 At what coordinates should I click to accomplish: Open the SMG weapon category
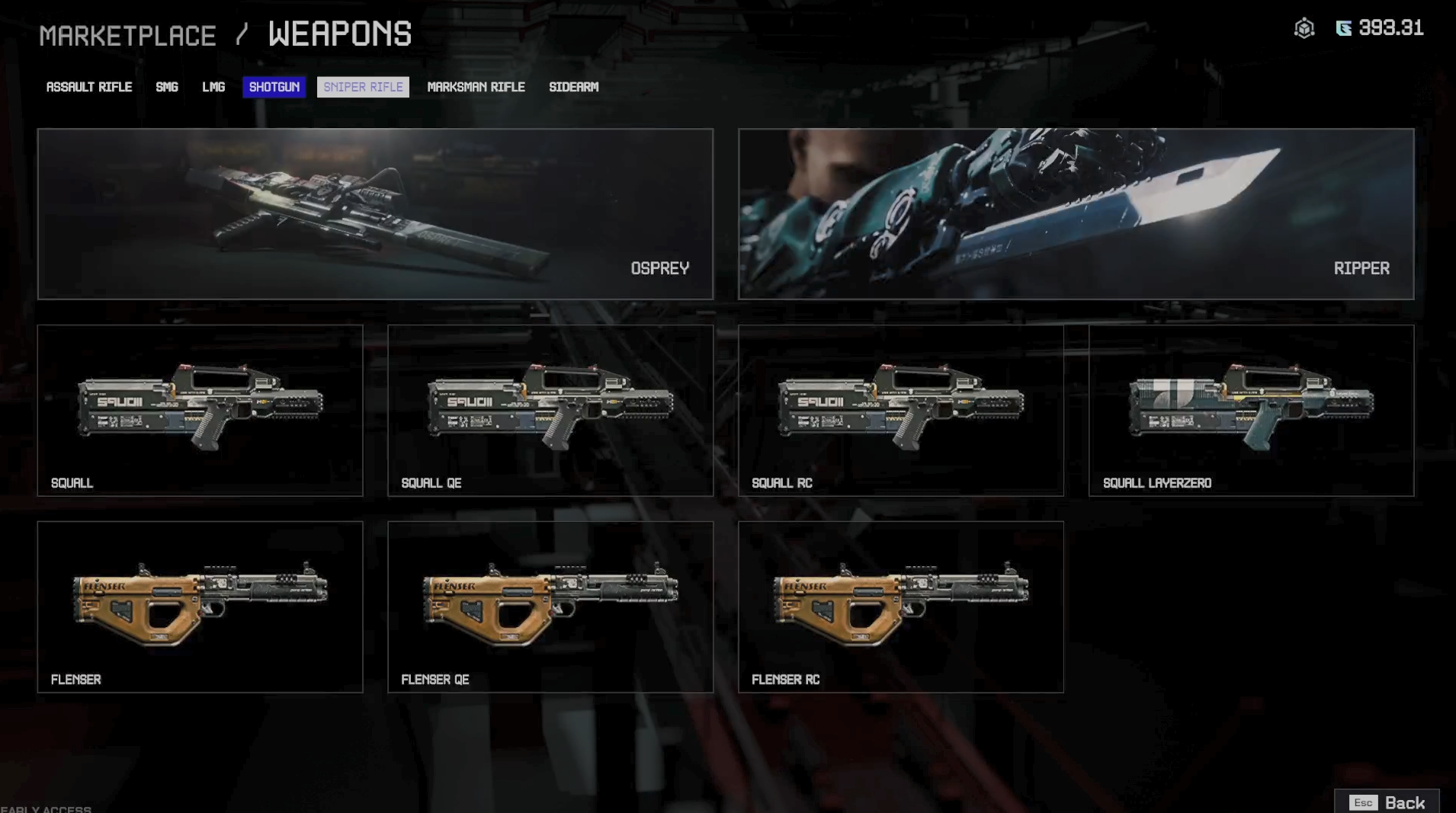[167, 87]
